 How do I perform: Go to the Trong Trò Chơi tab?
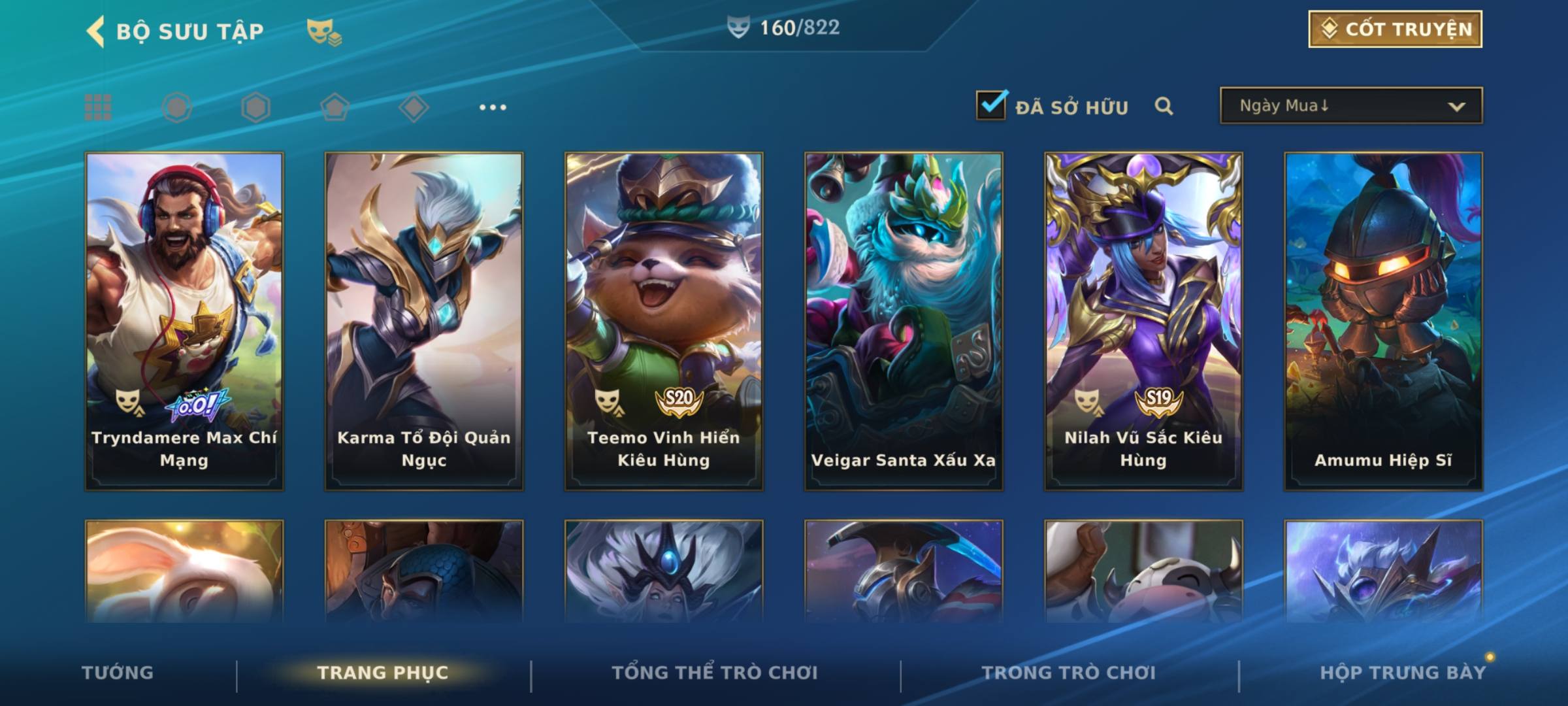point(1069,673)
